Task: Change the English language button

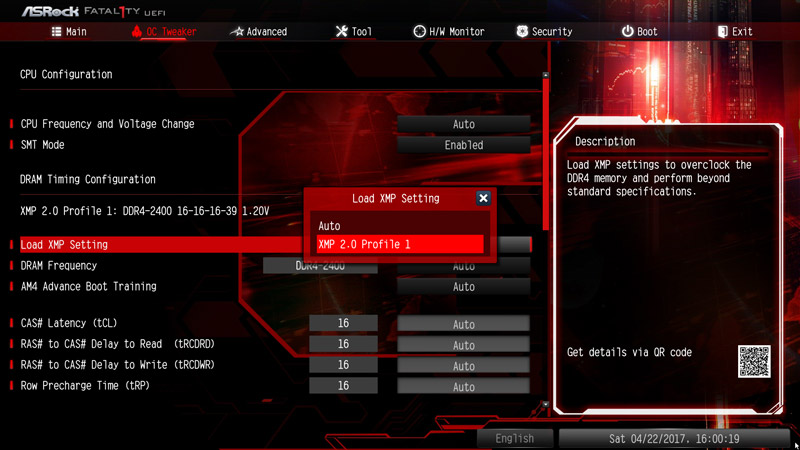Action: click(514, 438)
